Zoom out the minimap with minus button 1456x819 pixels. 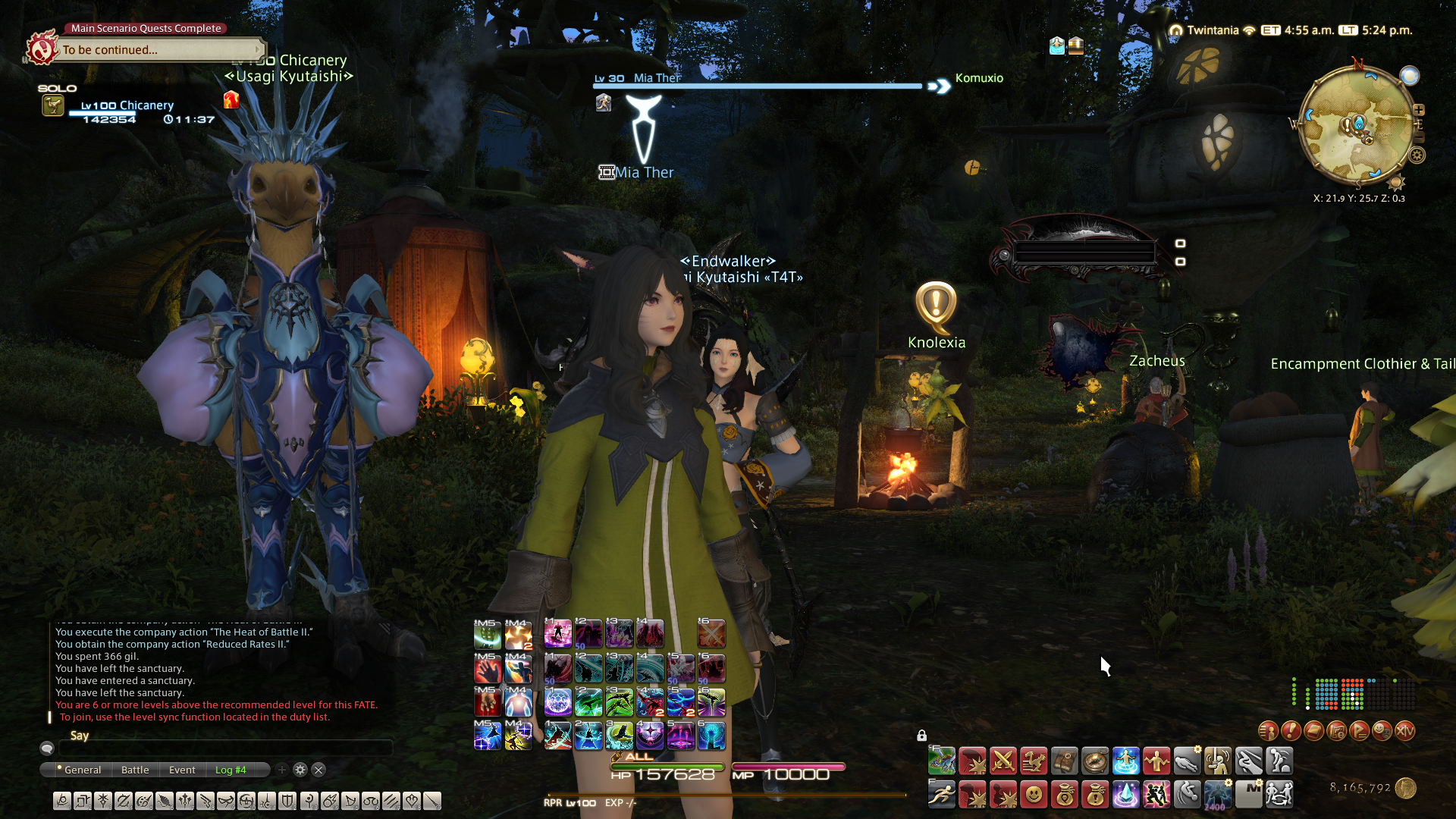[1420, 137]
